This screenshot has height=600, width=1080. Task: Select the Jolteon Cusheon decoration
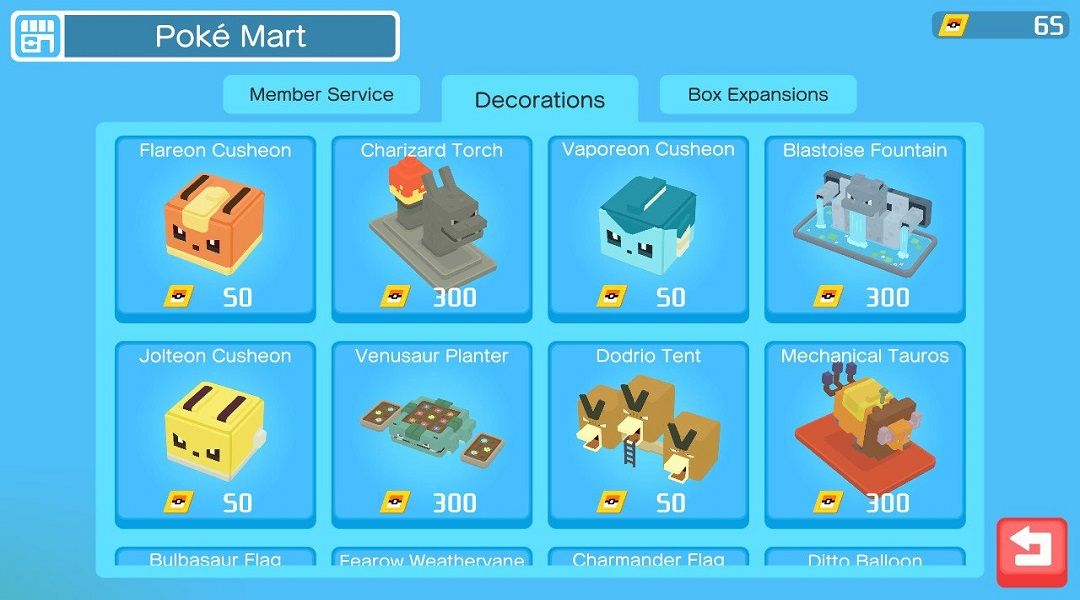215,435
